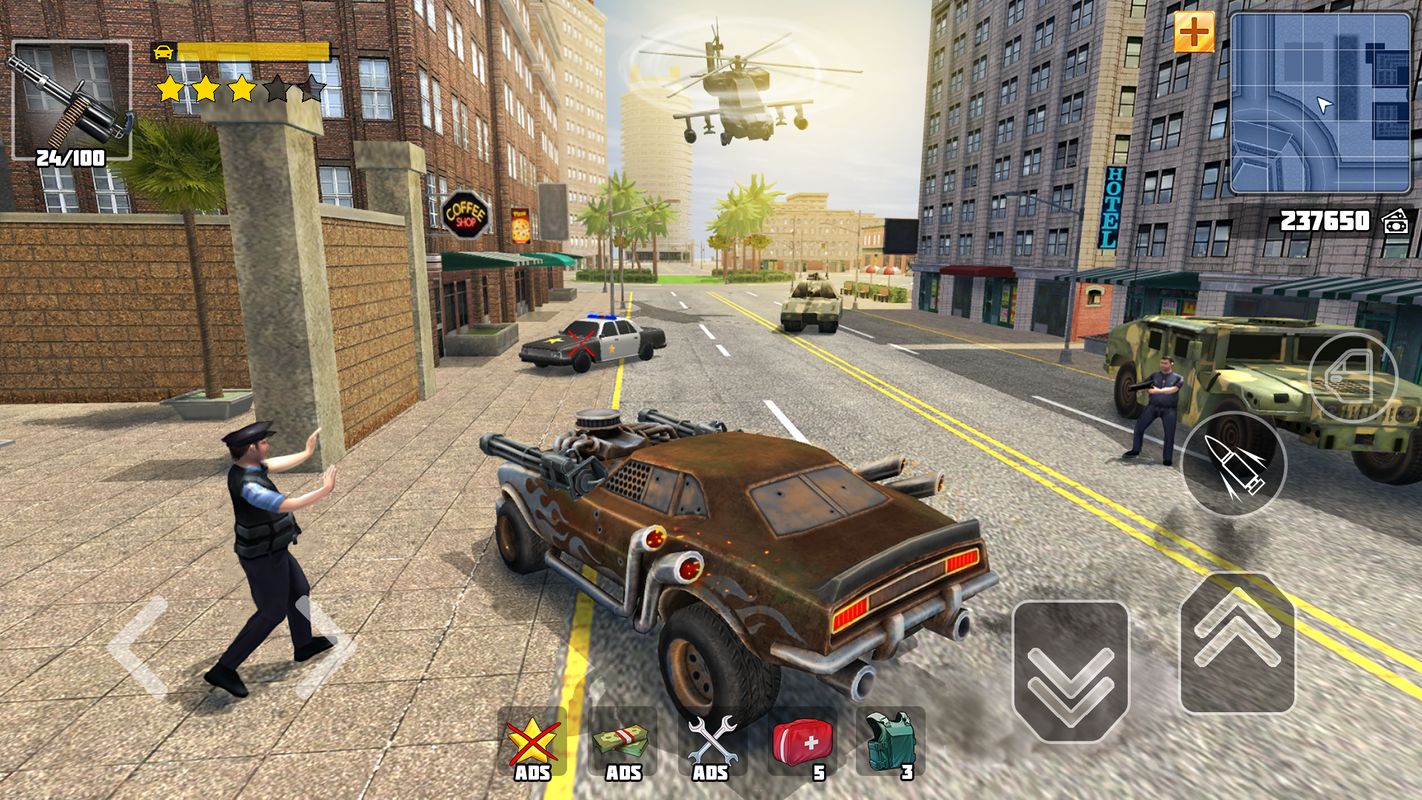Brake with the down double-chevron pedal
The width and height of the screenshot is (1422, 800).
click(1070, 670)
